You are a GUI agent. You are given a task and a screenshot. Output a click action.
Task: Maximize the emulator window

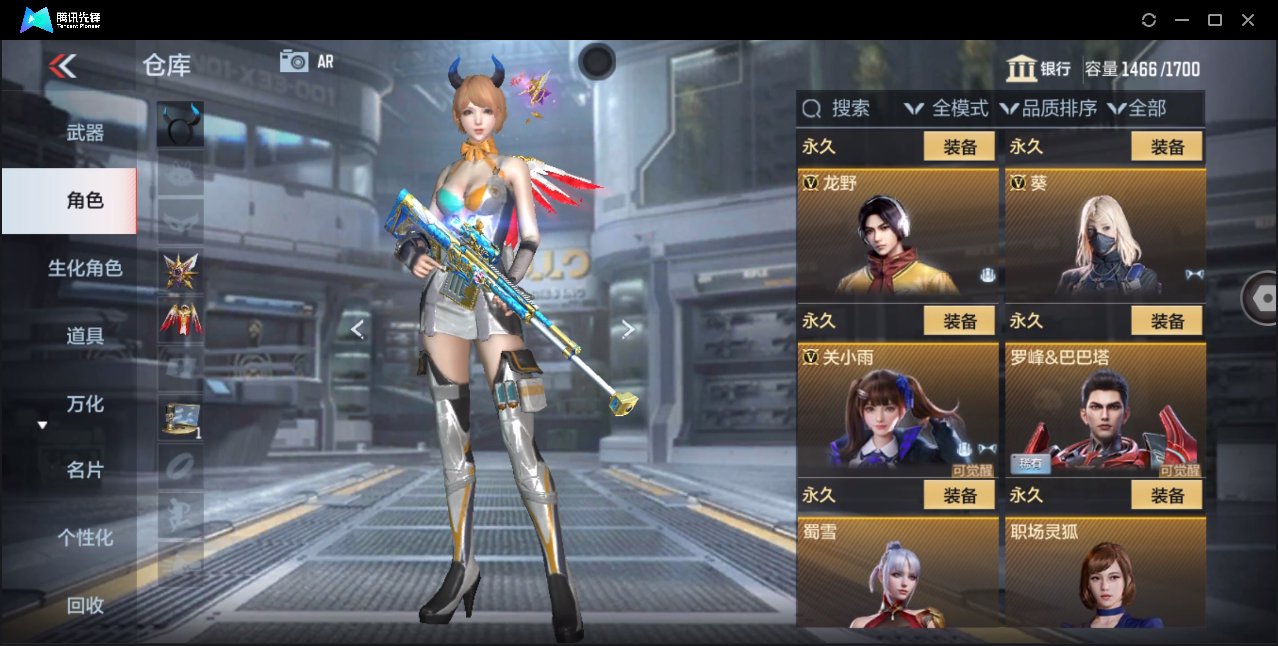click(1215, 20)
